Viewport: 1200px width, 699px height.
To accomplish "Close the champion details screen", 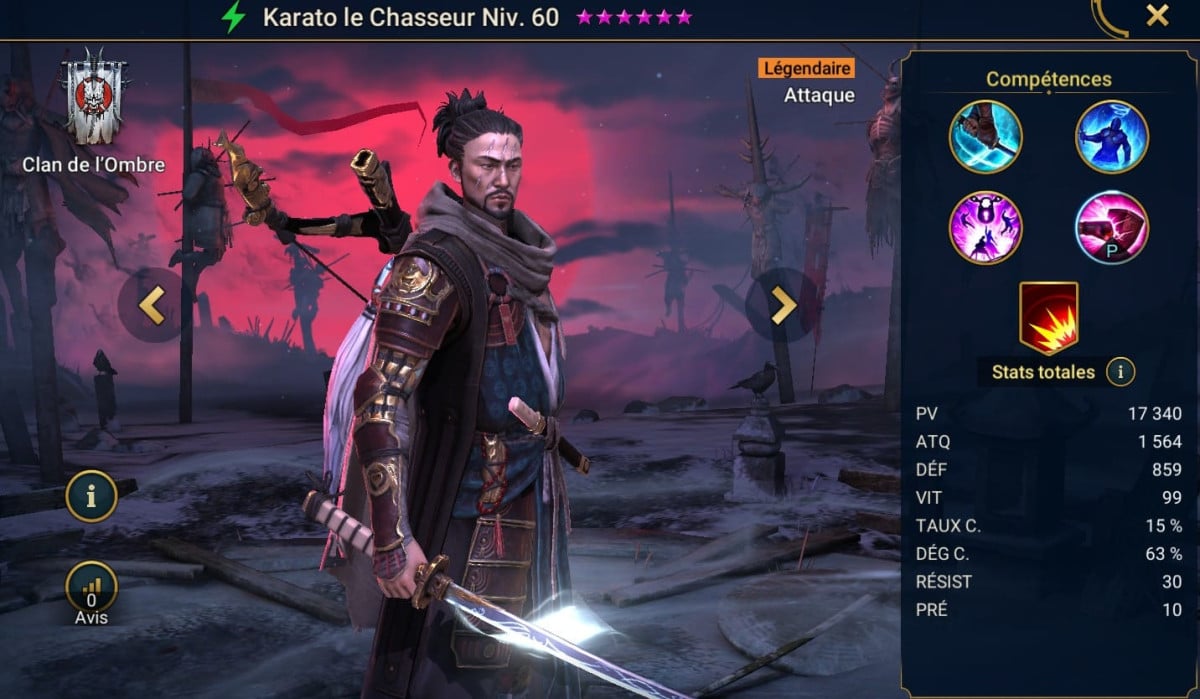I will [1157, 16].
